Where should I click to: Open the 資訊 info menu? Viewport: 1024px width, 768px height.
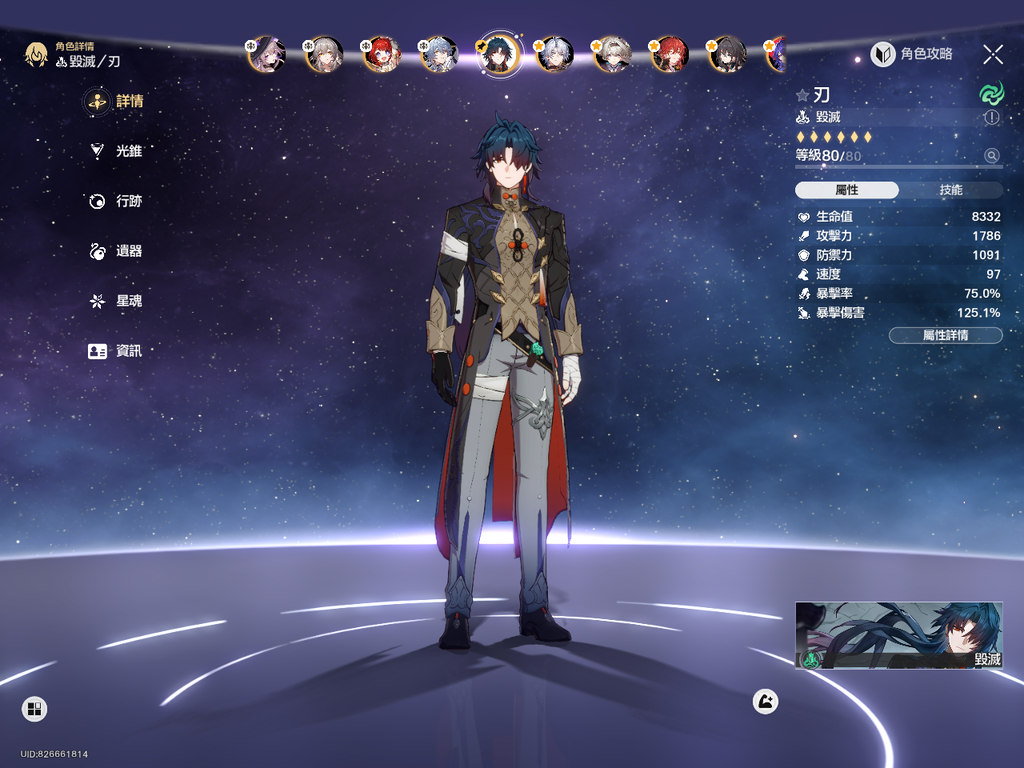pos(115,351)
